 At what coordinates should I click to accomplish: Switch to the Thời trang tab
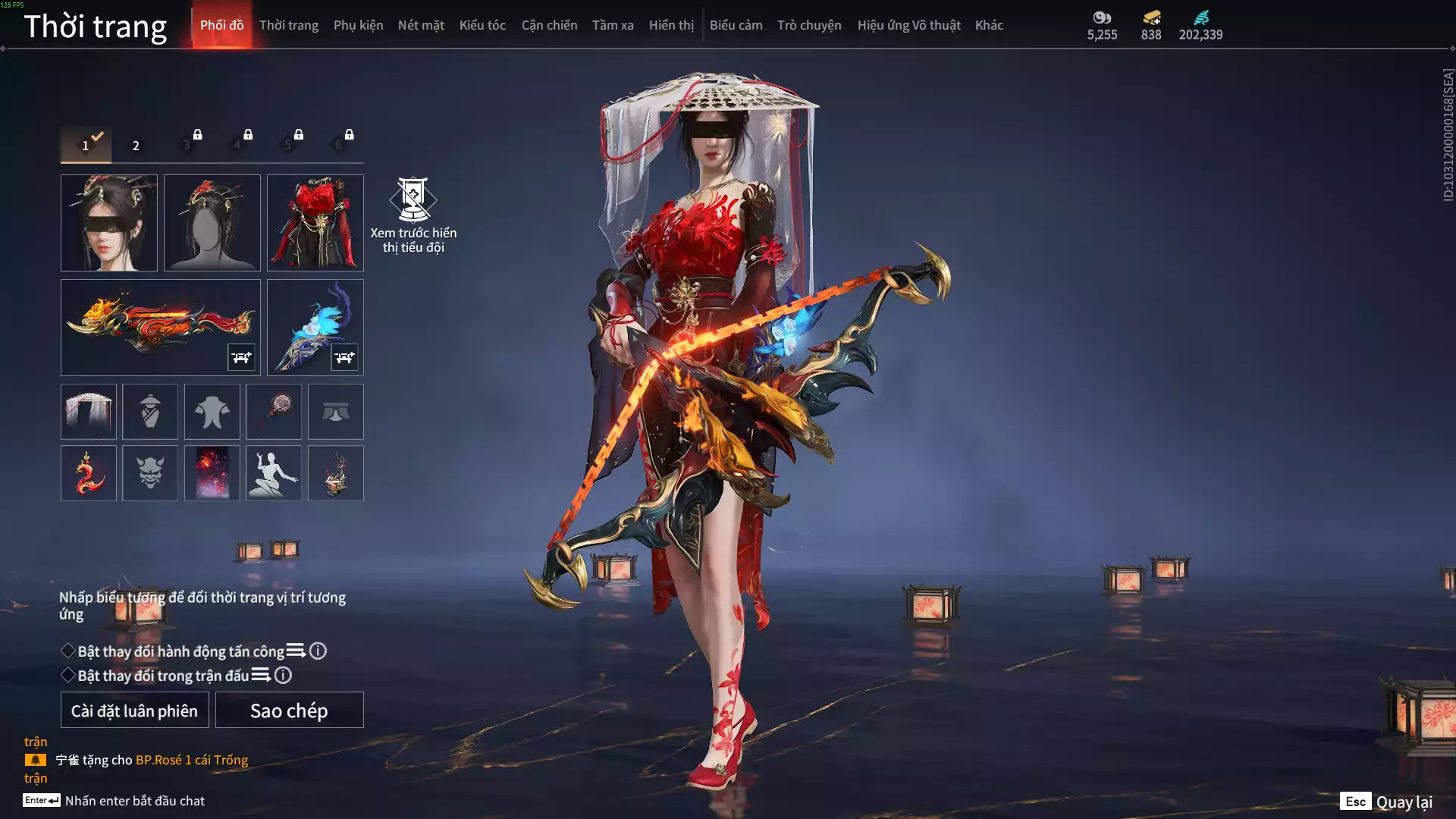[x=289, y=25]
